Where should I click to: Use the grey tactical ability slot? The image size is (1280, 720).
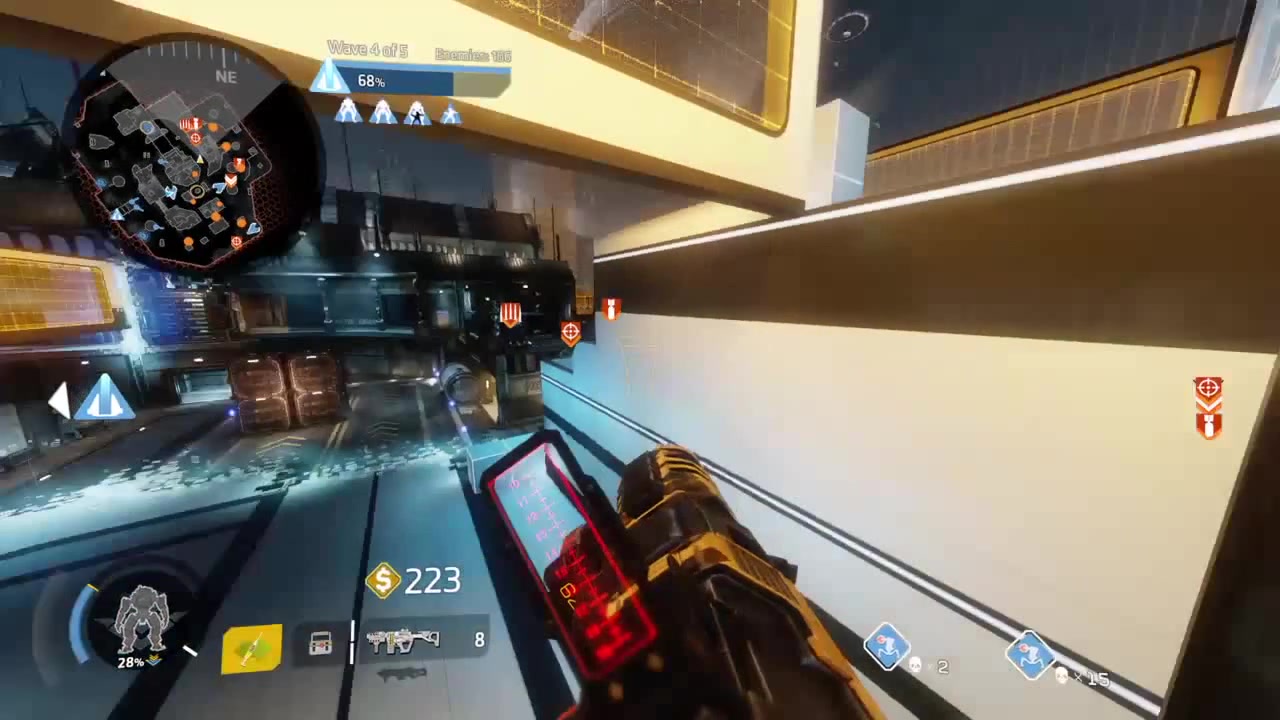coord(320,645)
